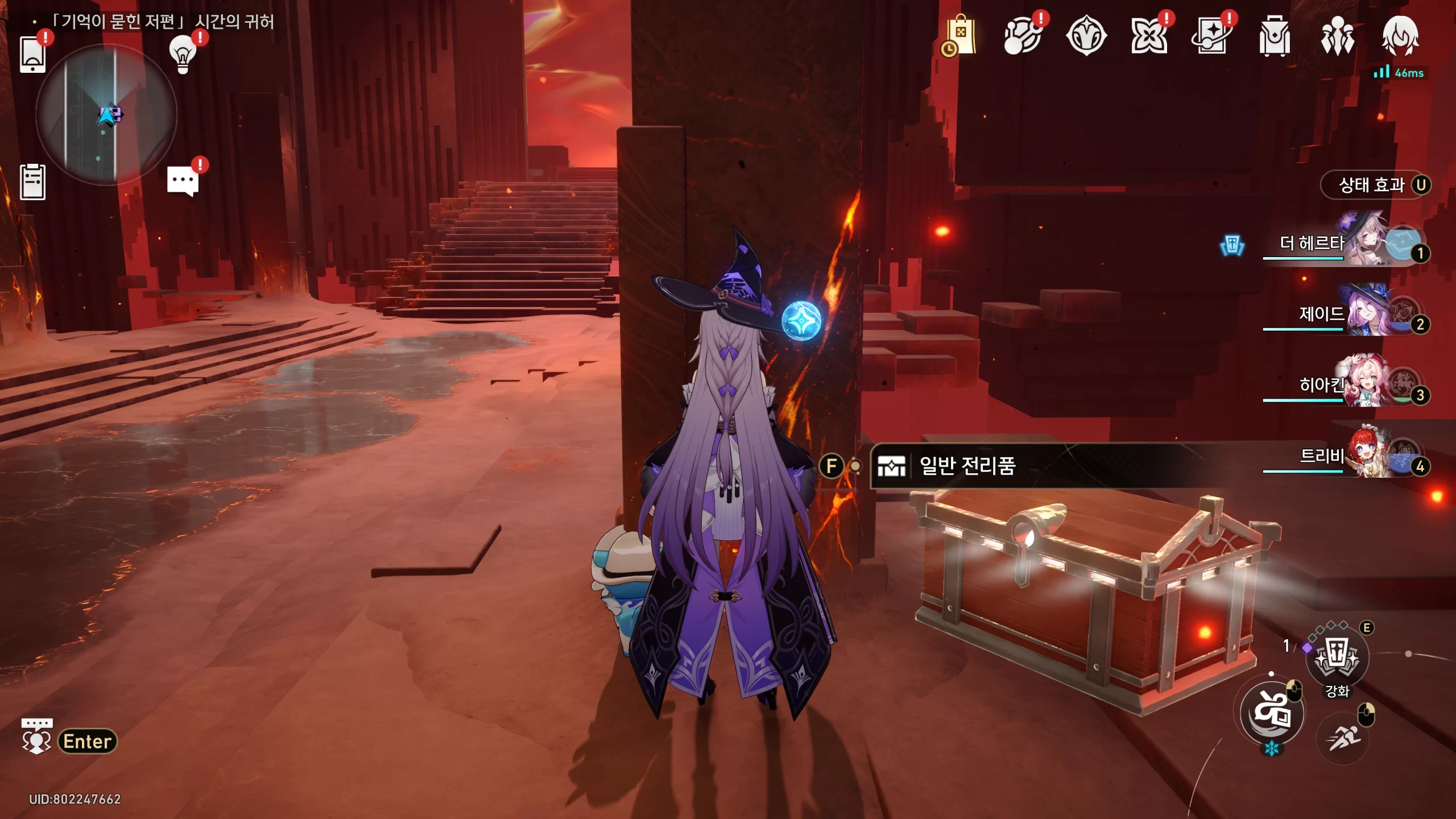This screenshot has width=1456, height=819.
Task: Open the chat speech bubble
Action: (x=183, y=181)
